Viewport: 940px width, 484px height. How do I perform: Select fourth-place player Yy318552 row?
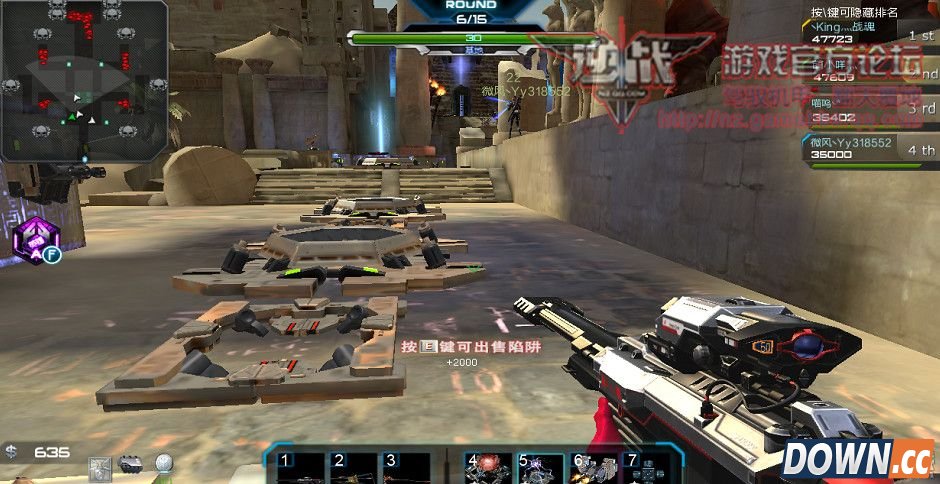(x=870, y=149)
